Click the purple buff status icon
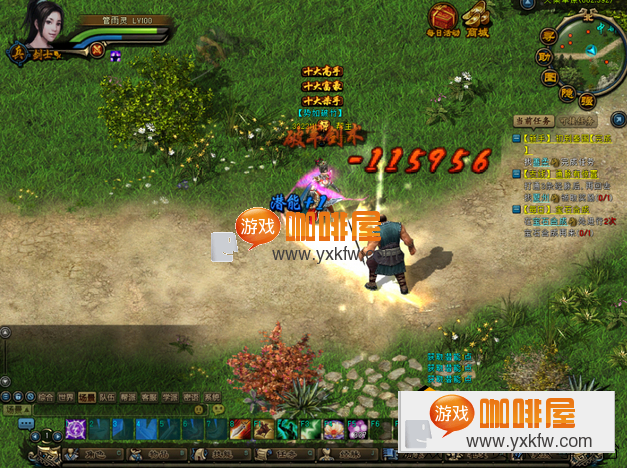Image resolution: width=627 pixels, height=468 pixels. click(x=115, y=56)
